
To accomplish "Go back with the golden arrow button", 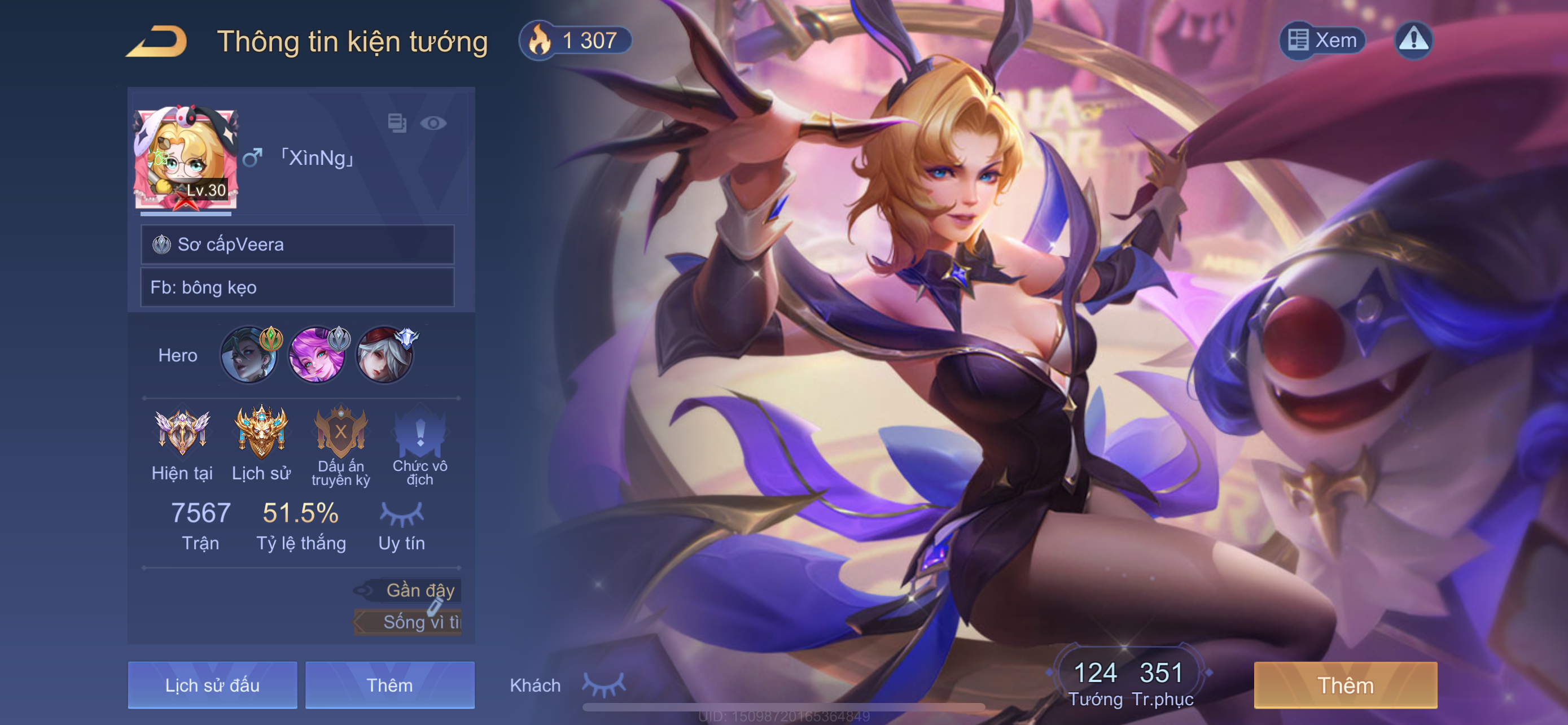I will pos(156,41).
